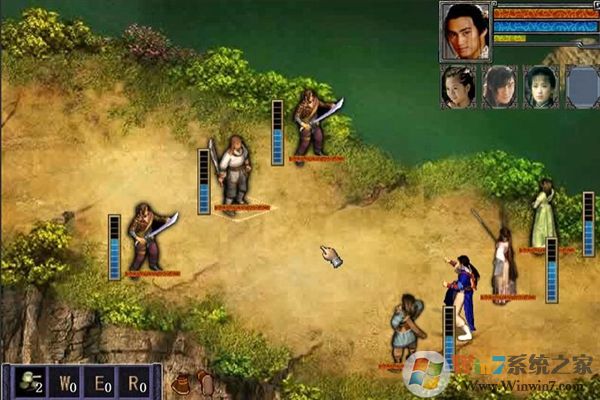
Task: Select the long-haired companion's middle portrait
Action: coord(499,86)
